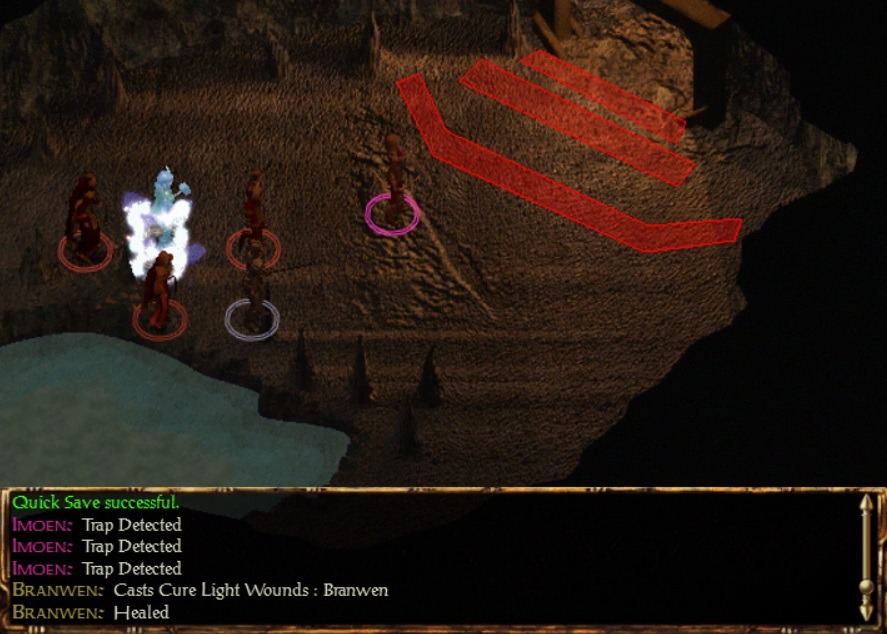This screenshot has height=634, width=887.
Task: Click the message log's scroll-up arrow
Action: pyautogui.click(x=866, y=505)
